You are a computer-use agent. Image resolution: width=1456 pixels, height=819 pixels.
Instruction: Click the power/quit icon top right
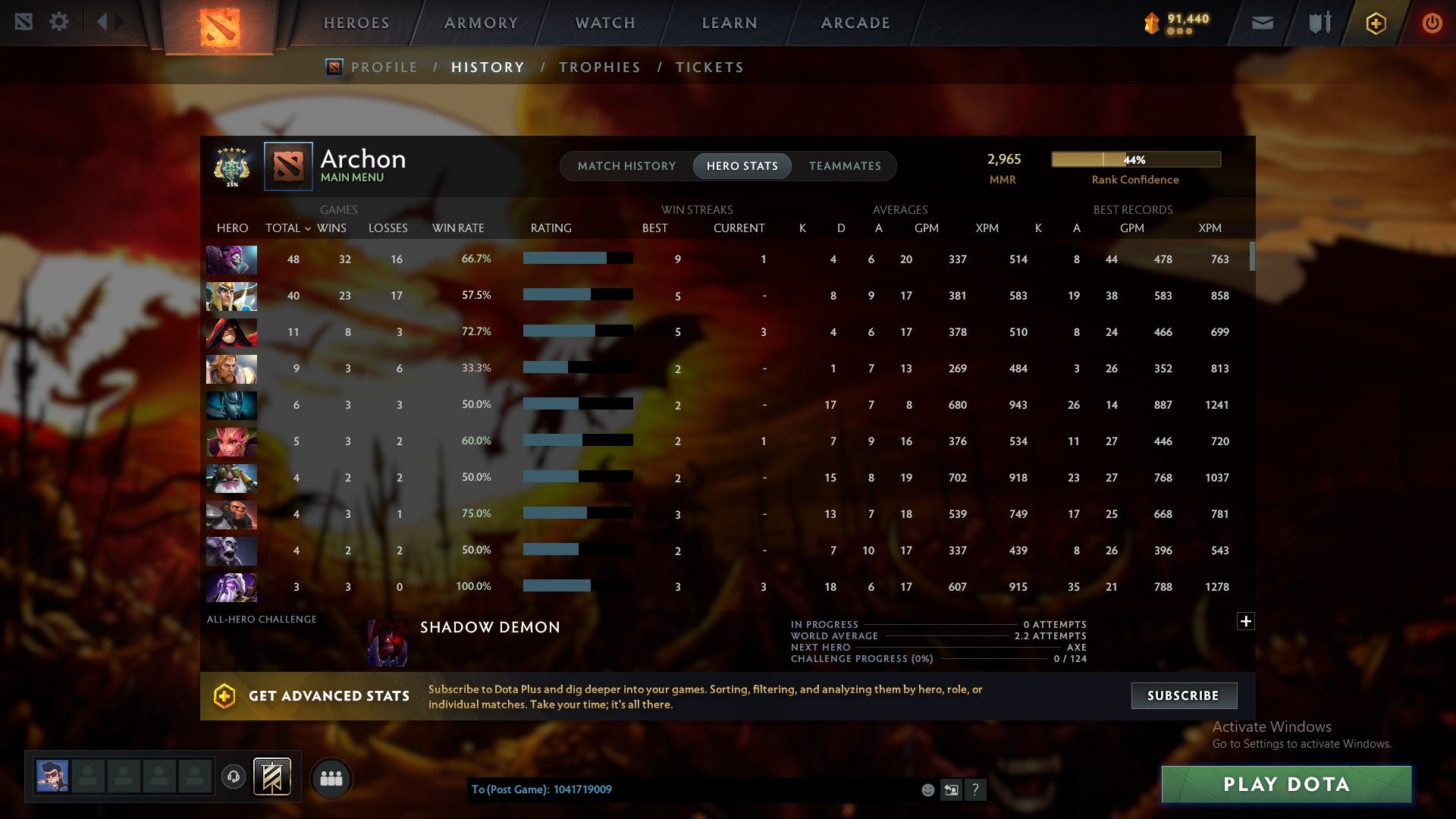click(1432, 22)
